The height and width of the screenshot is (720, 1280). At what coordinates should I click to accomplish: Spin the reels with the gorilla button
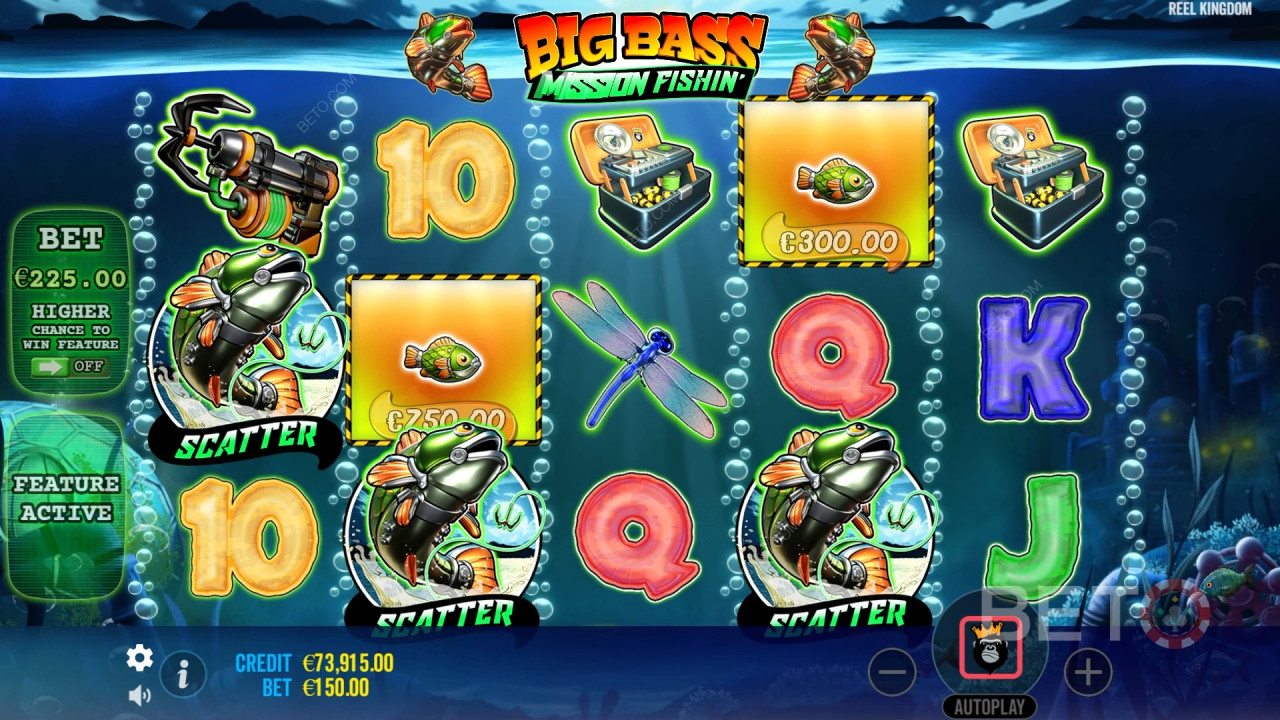pos(990,648)
